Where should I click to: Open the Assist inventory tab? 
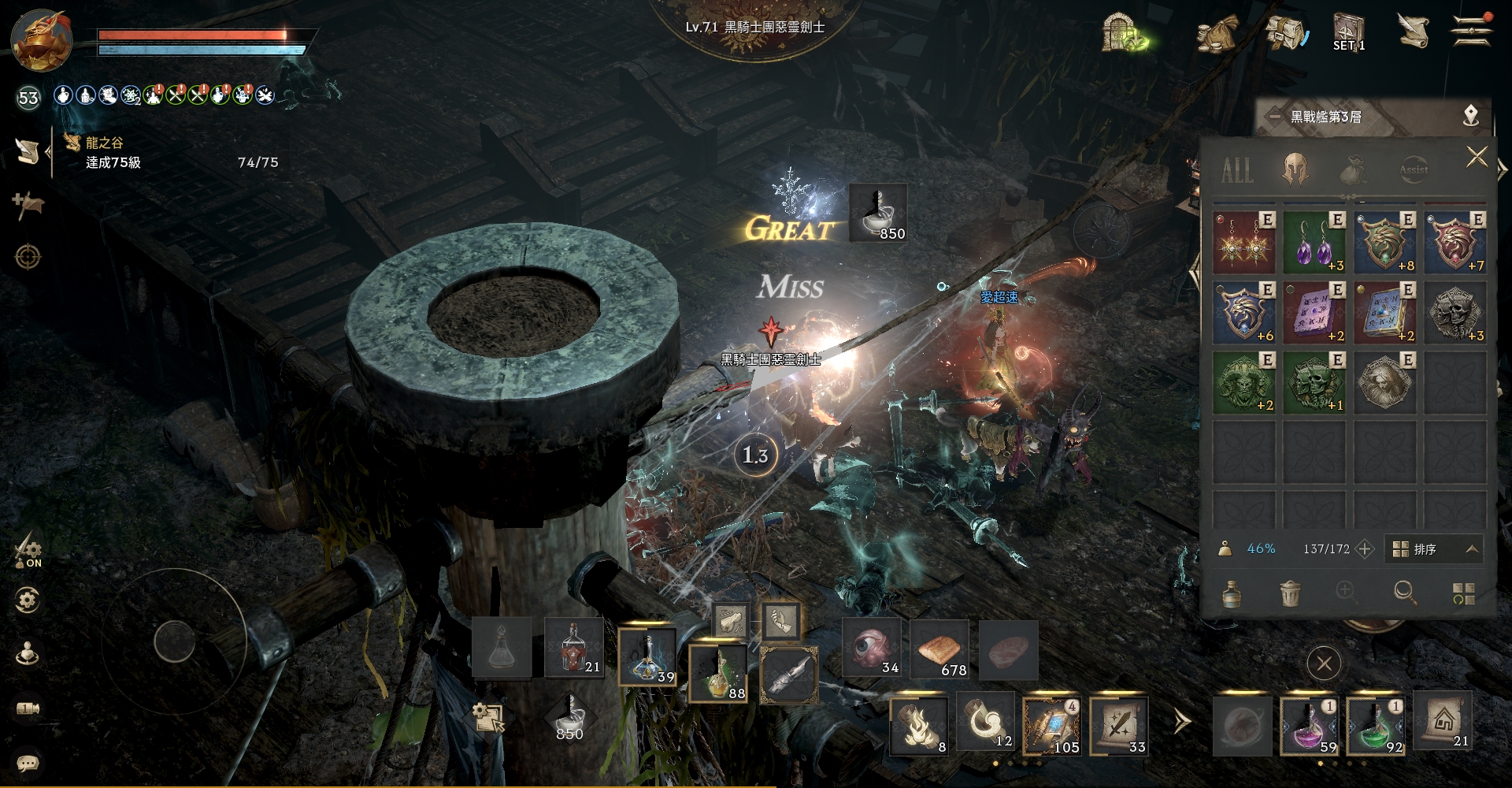coord(1413,169)
